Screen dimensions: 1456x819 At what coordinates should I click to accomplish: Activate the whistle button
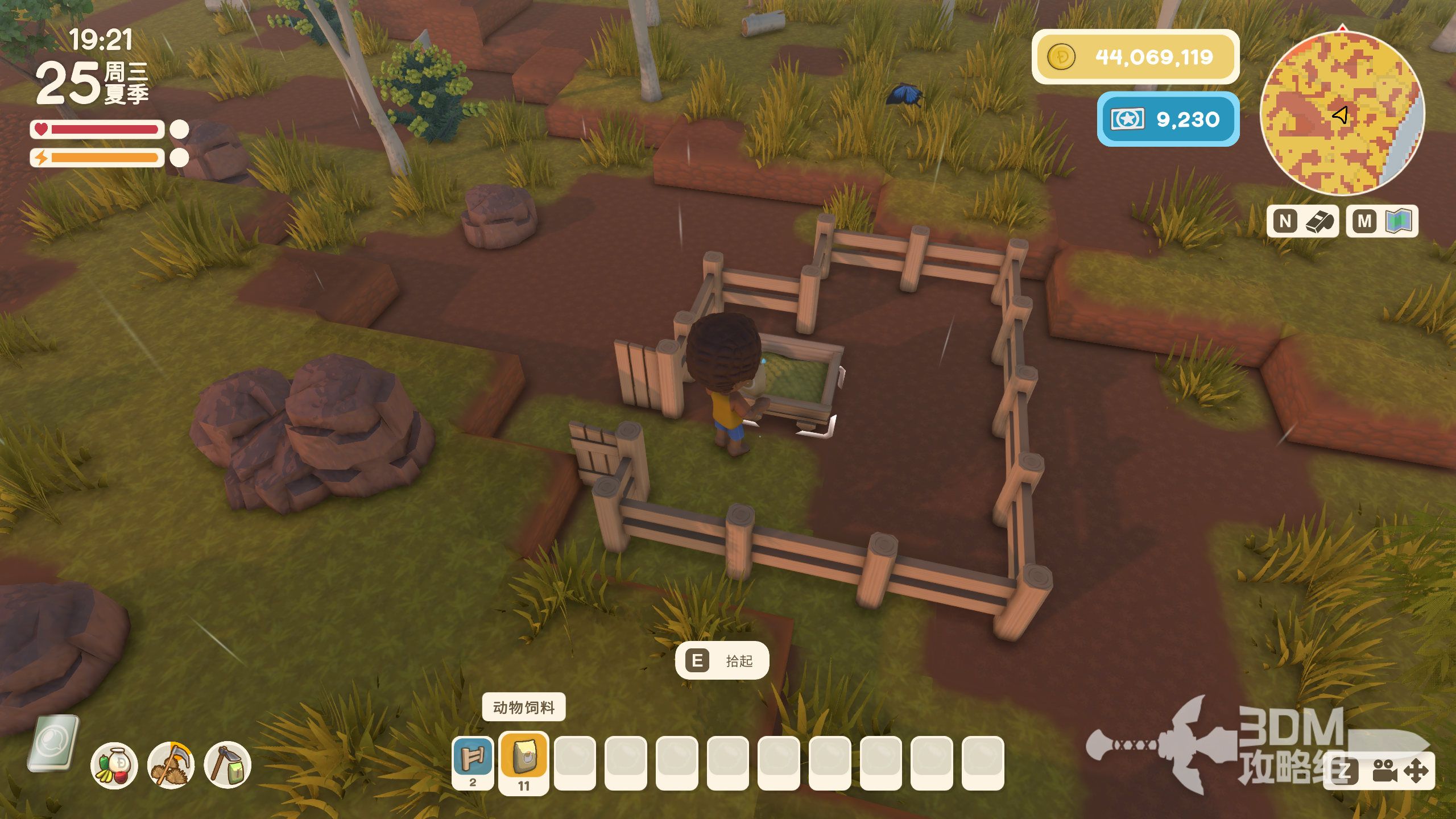pyautogui.click(x=1302, y=221)
